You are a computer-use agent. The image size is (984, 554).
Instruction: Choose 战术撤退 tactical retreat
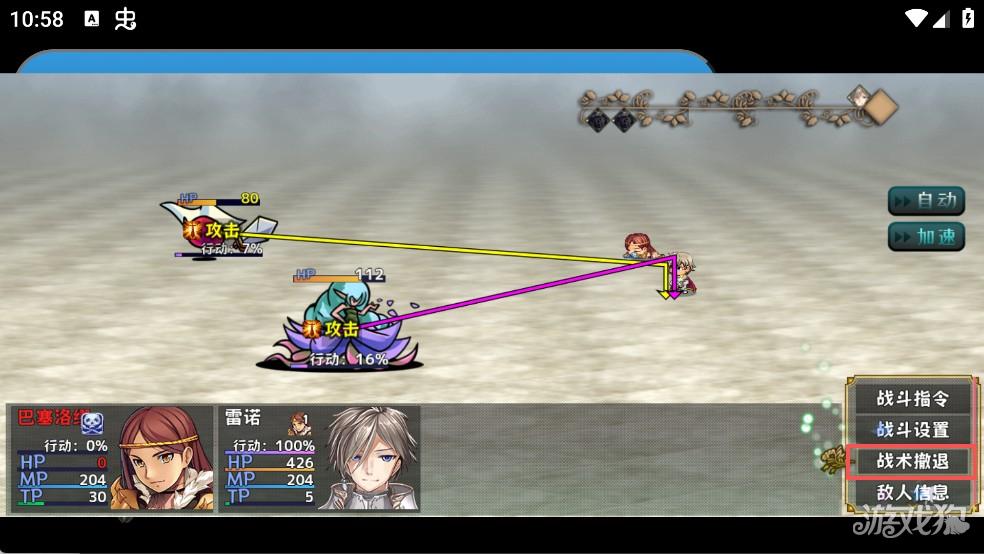point(911,461)
